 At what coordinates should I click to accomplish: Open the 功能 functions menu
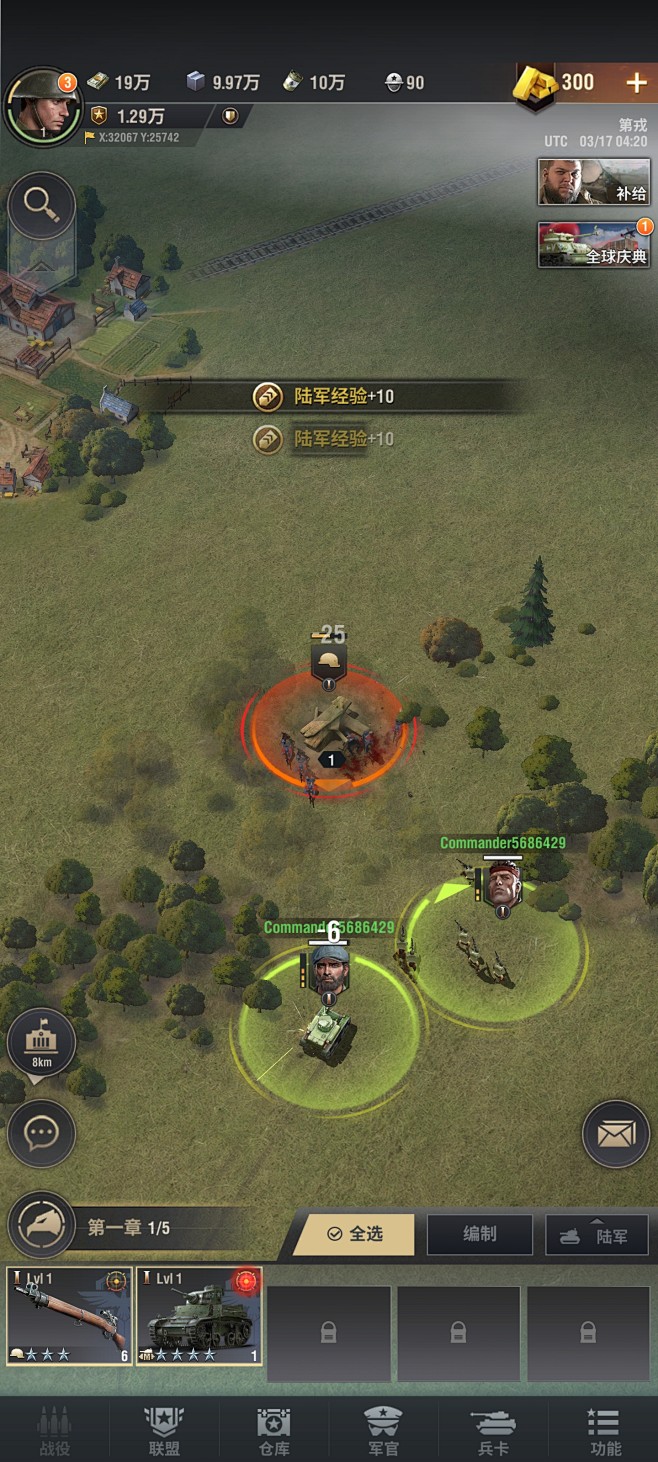pos(604,1430)
